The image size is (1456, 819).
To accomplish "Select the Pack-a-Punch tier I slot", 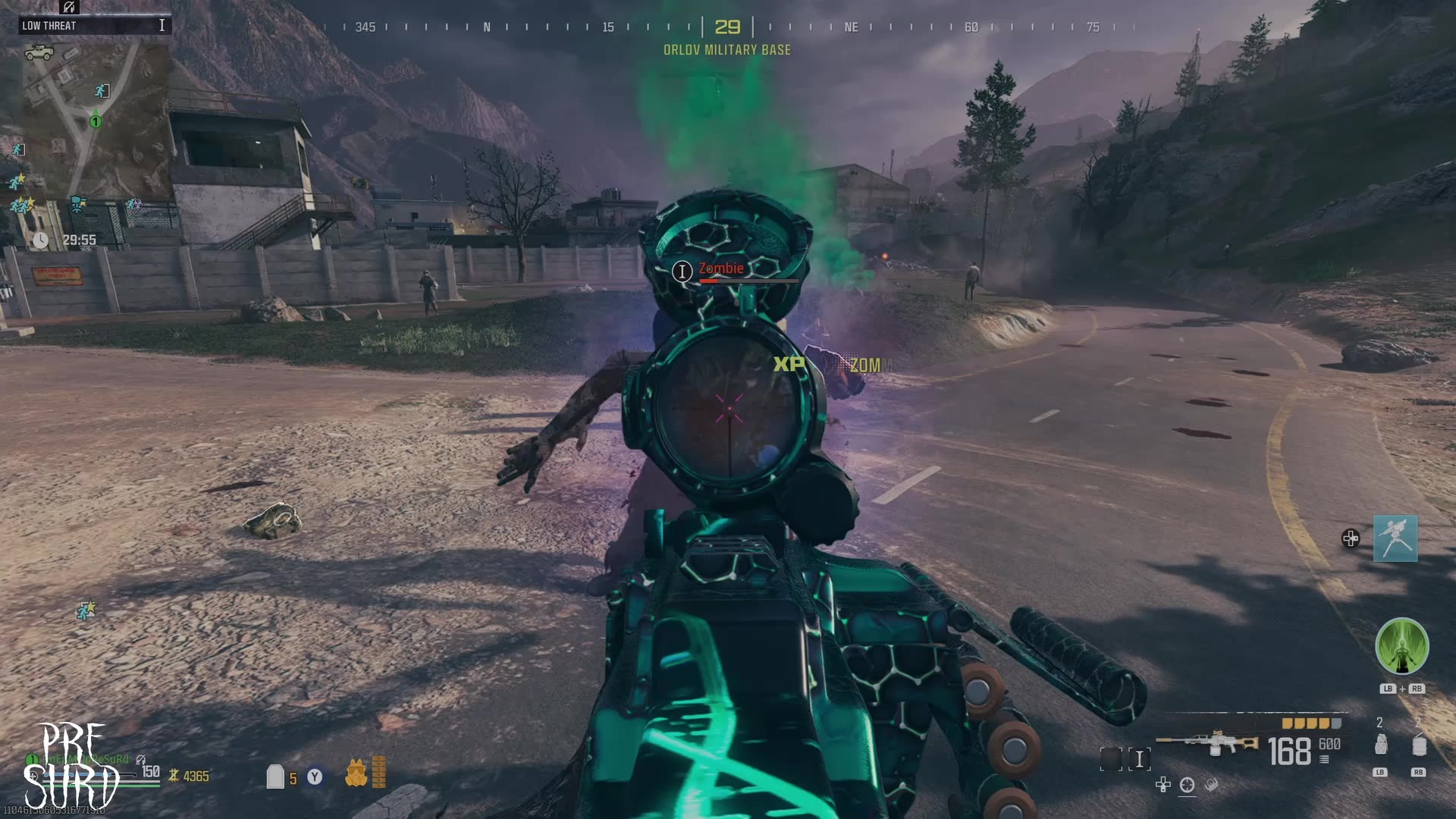I will click(1139, 758).
